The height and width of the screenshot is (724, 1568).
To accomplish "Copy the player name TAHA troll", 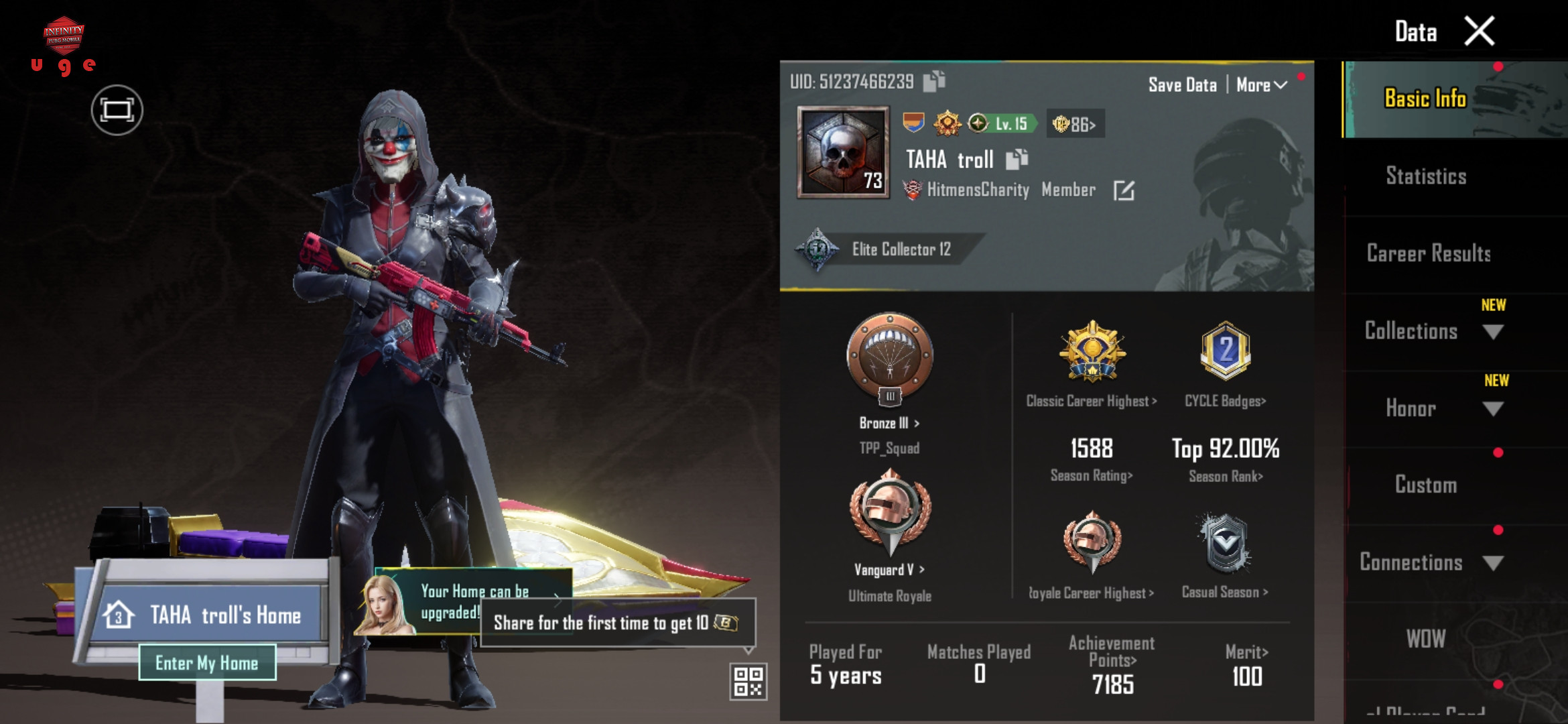I will [1017, 160].
